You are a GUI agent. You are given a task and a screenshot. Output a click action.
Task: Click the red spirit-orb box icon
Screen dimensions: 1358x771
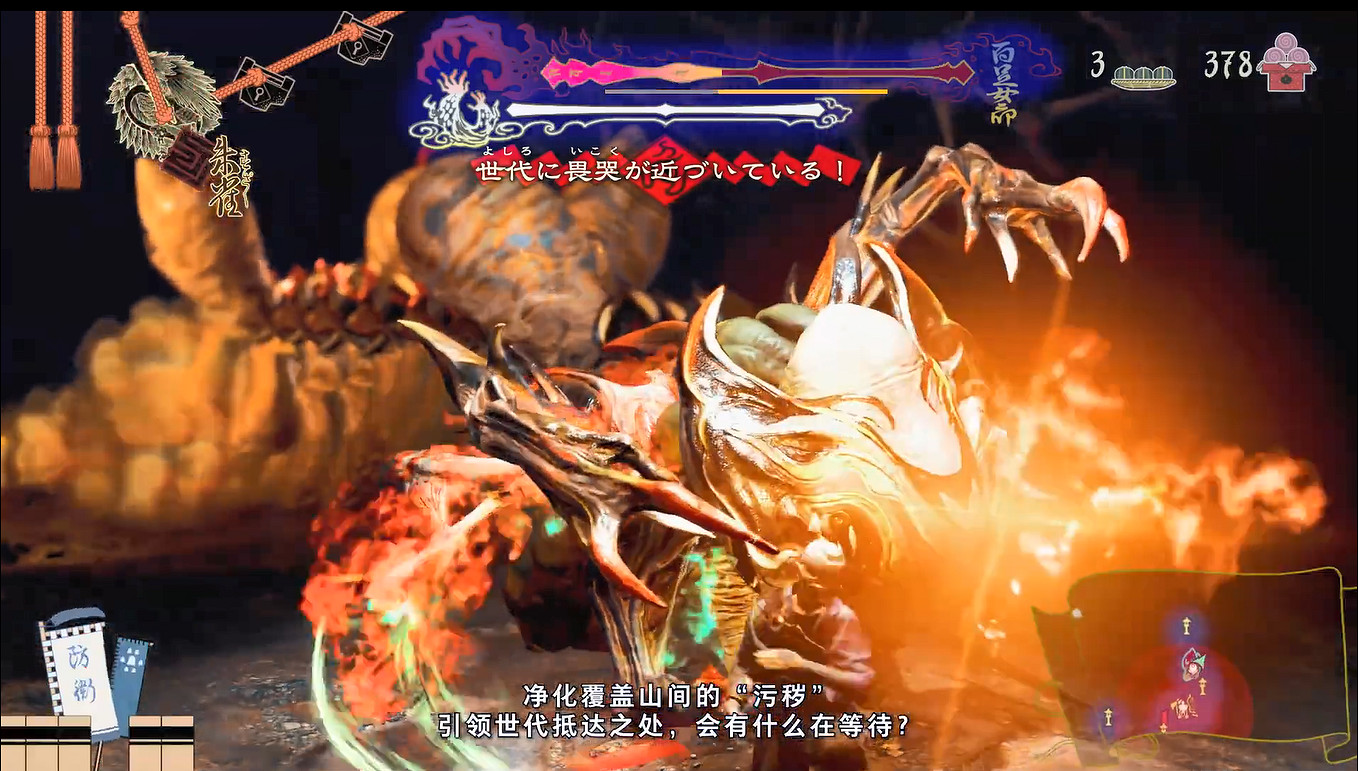(x=1286, y=66)
